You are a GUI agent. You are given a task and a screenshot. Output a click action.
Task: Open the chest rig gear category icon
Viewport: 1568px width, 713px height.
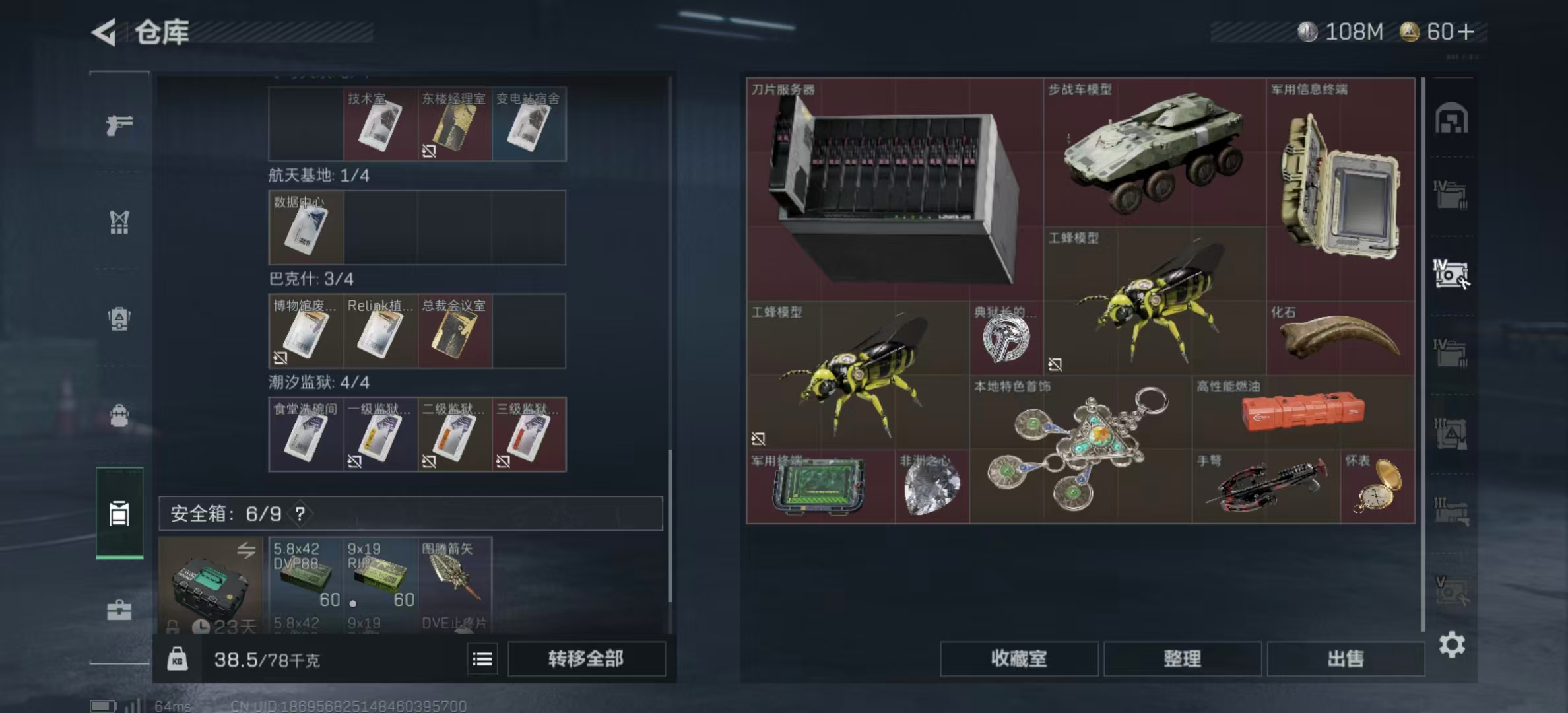coord(119,221)
